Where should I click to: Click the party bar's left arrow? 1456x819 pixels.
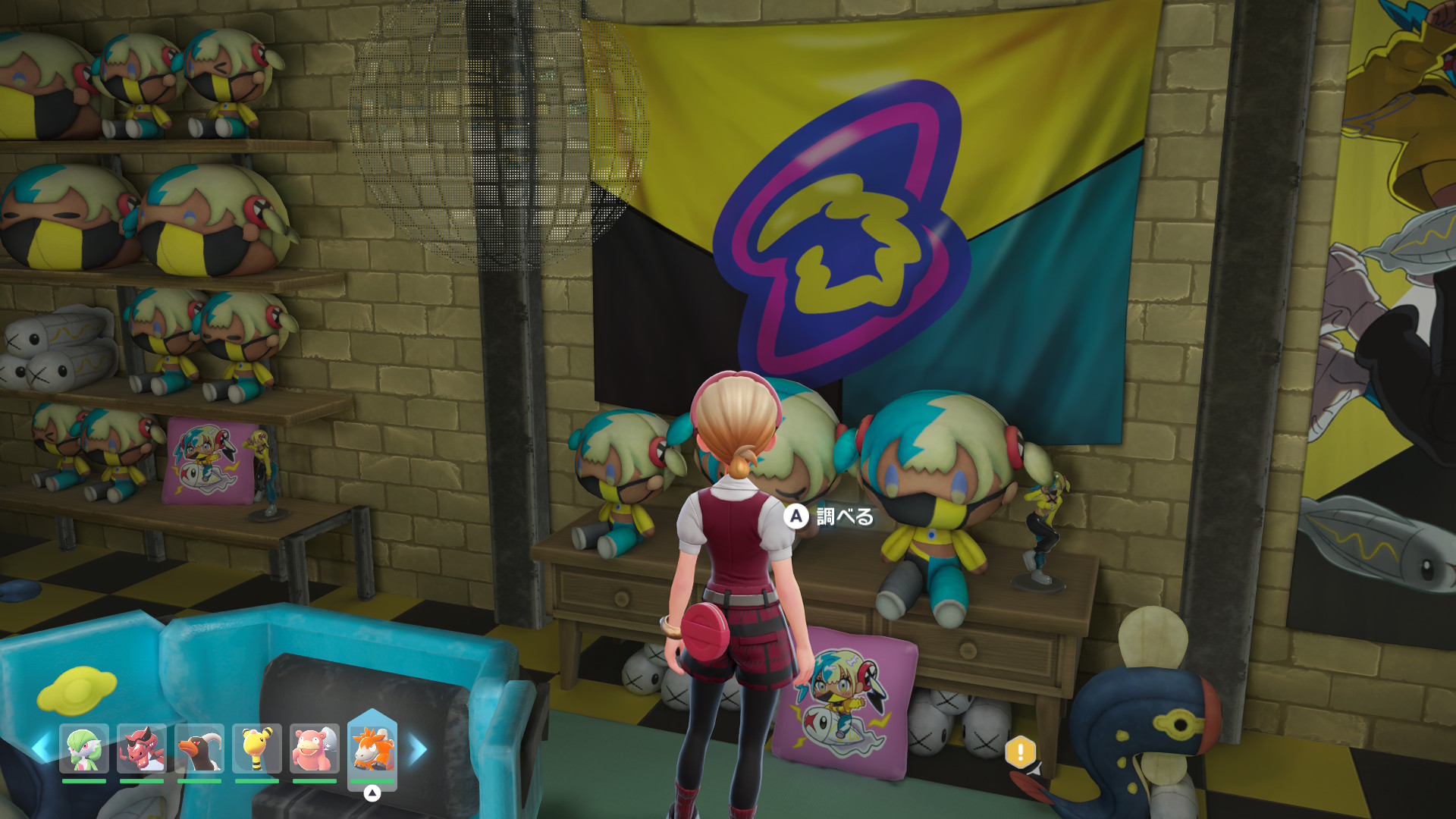pos(40,748)
